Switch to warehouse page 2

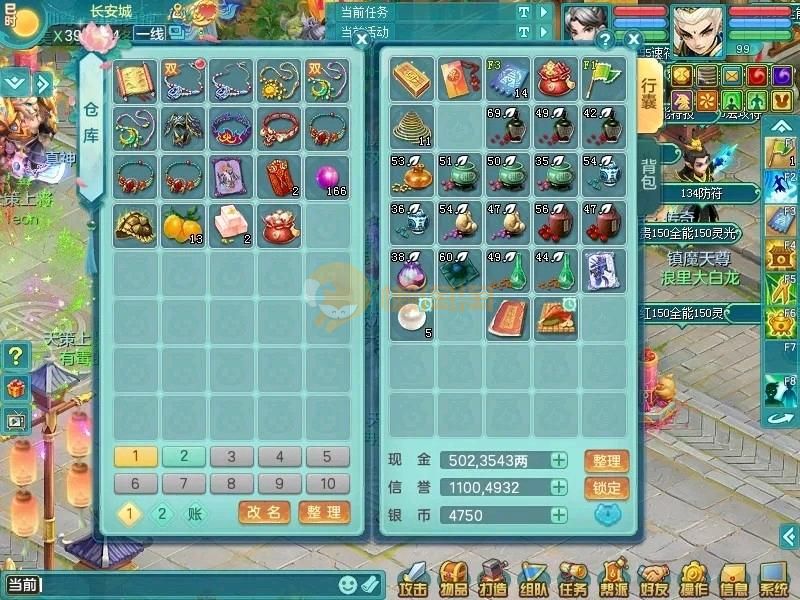tap(184, 457)
